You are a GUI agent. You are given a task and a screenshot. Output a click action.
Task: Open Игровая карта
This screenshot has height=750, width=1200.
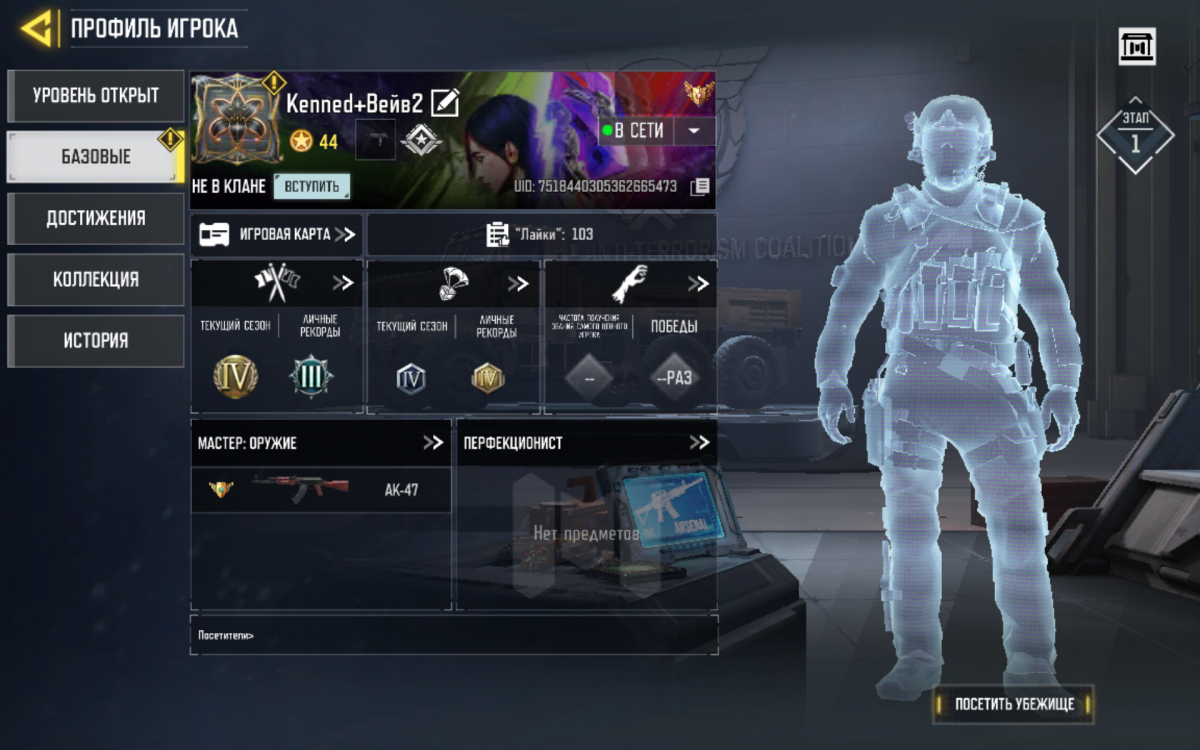[x=277, y=234]
